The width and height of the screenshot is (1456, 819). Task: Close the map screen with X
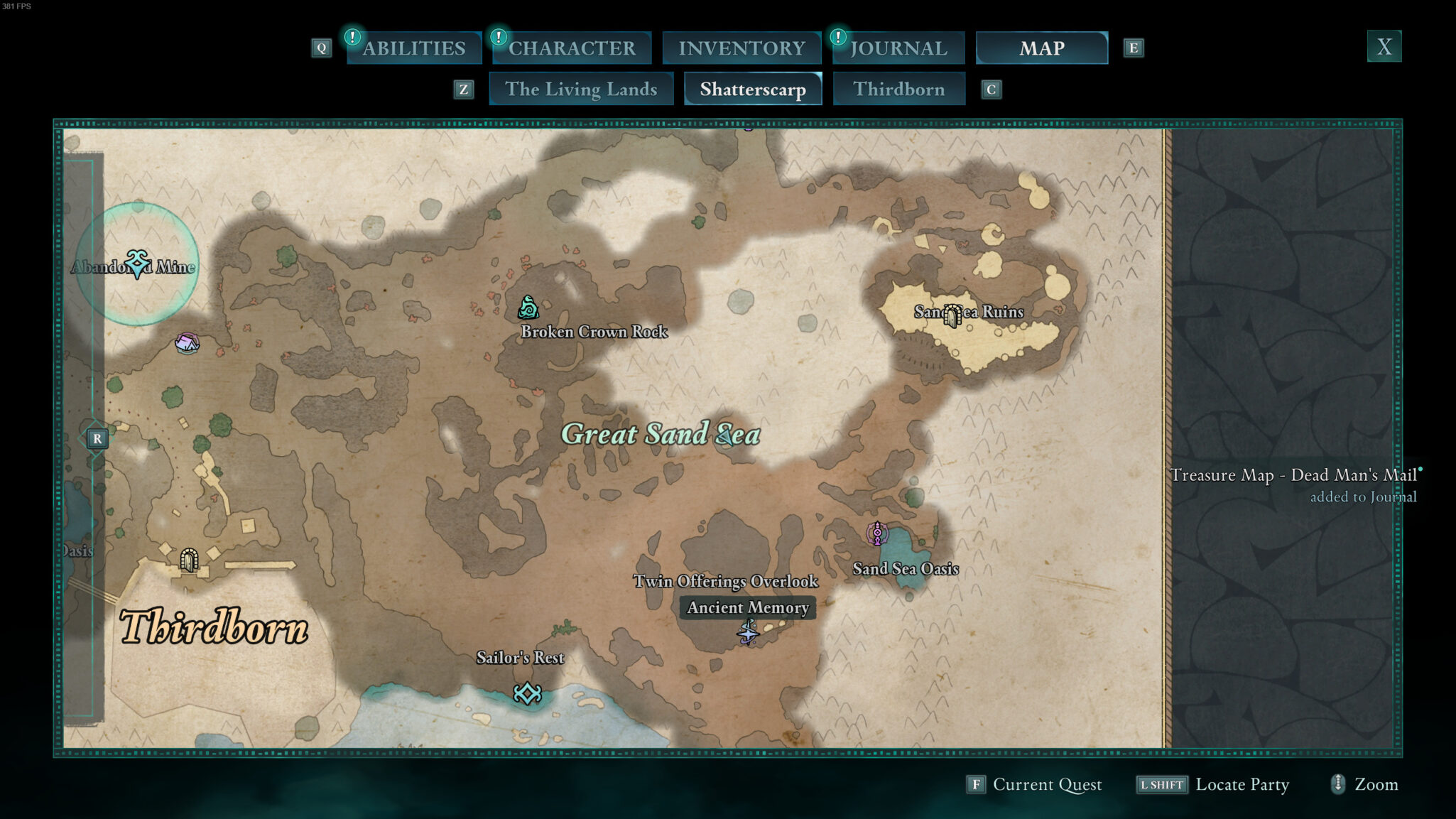1384,47
